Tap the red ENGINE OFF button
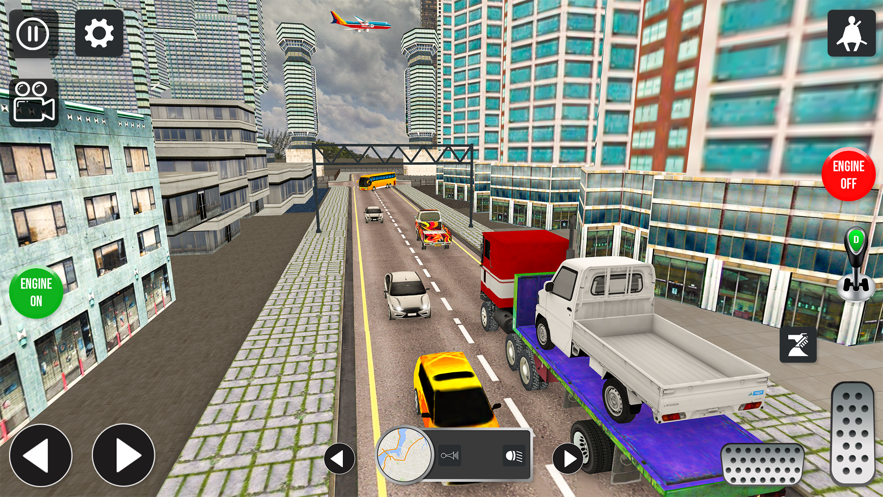883x497 pixels. (848, 175)
